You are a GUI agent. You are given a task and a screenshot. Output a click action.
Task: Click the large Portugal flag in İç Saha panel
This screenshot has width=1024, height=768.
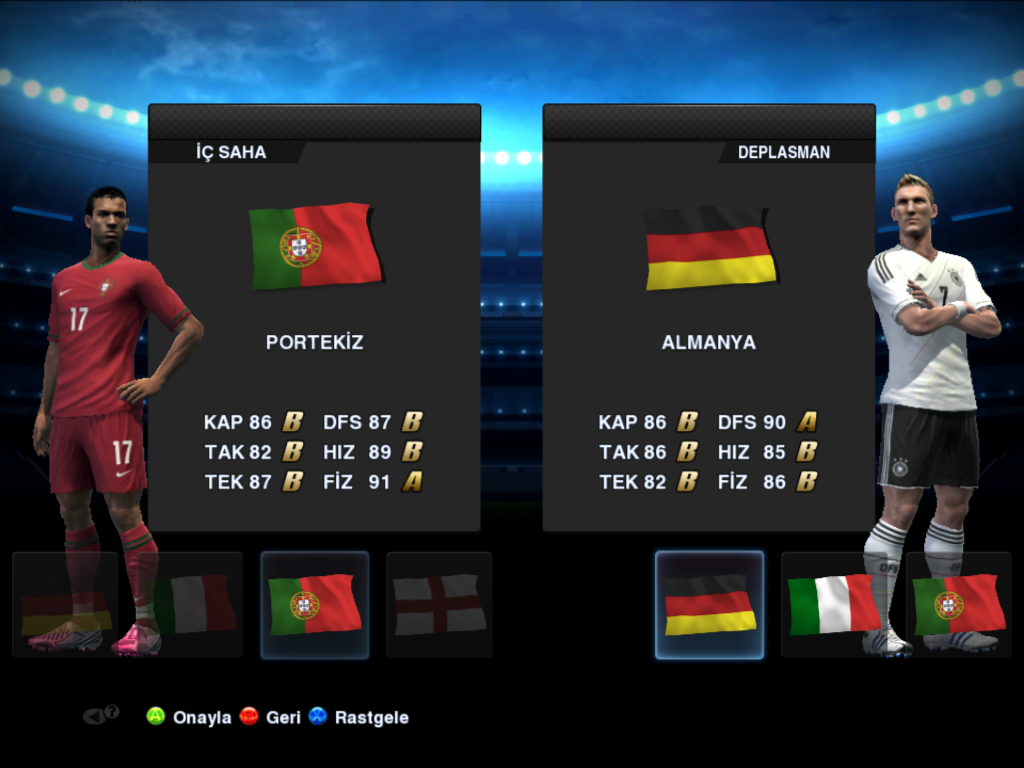coord(315,246)
